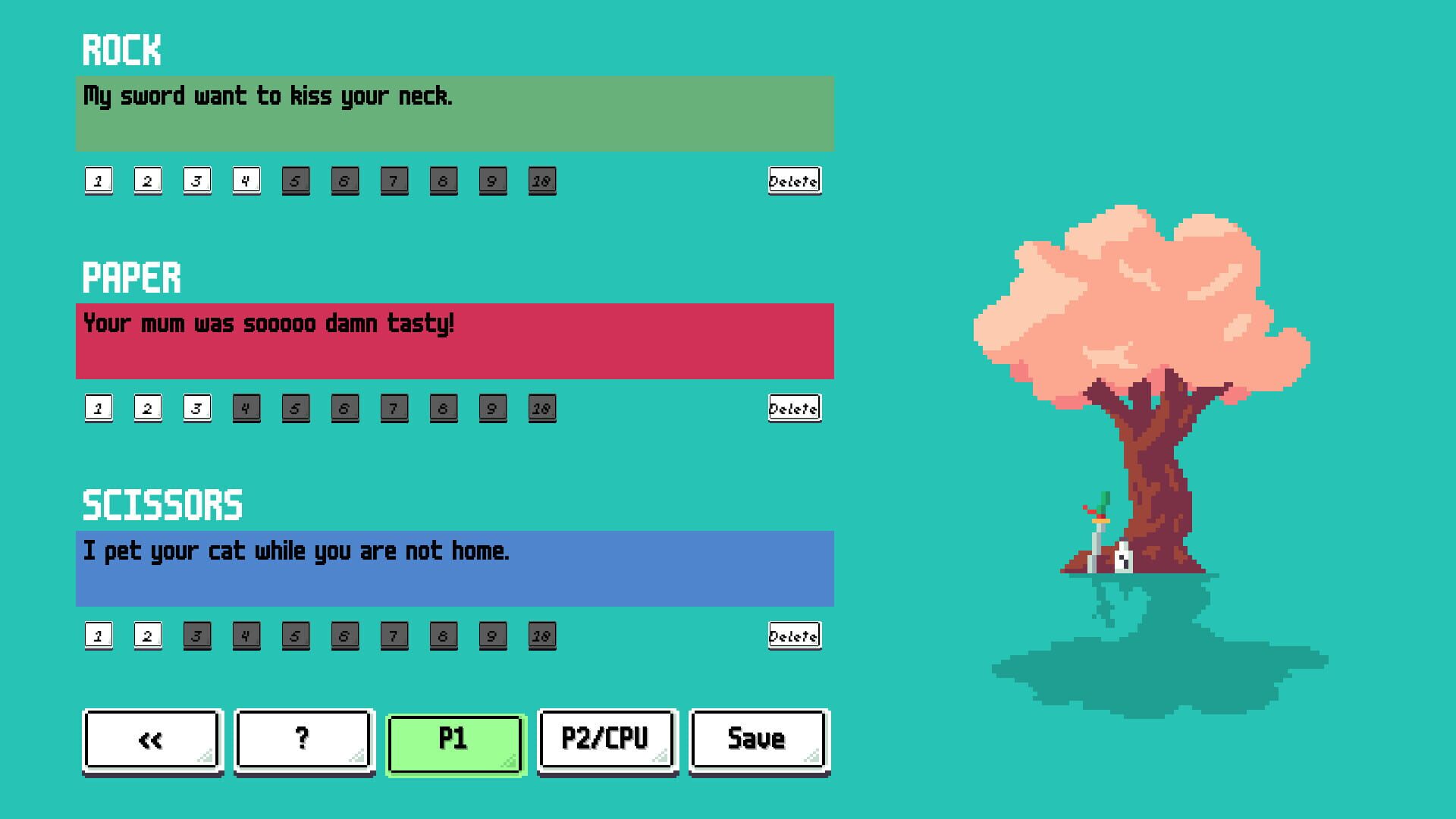Enable slot 5 for the ROCK taunt
The image size is (1456, 819).
click(x=296, y=180)
